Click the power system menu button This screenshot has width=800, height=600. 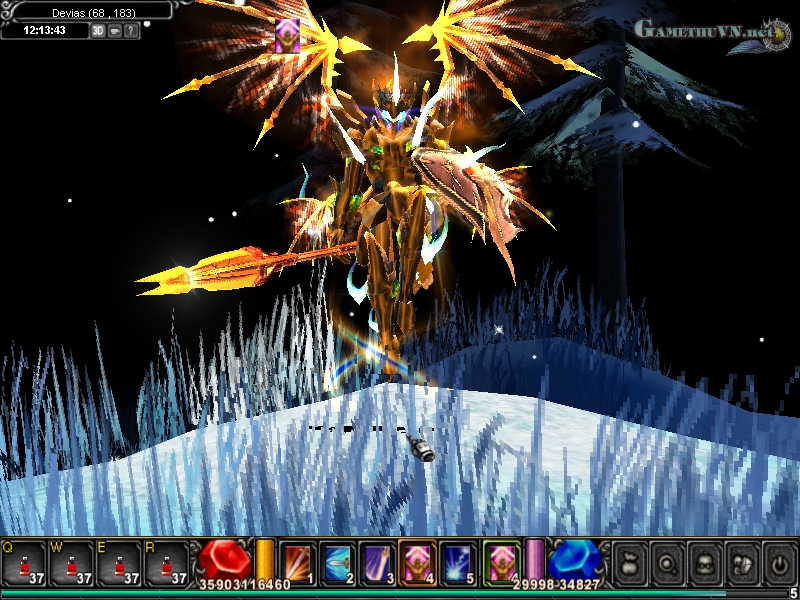pyautogui.click(x=778, y=561)
